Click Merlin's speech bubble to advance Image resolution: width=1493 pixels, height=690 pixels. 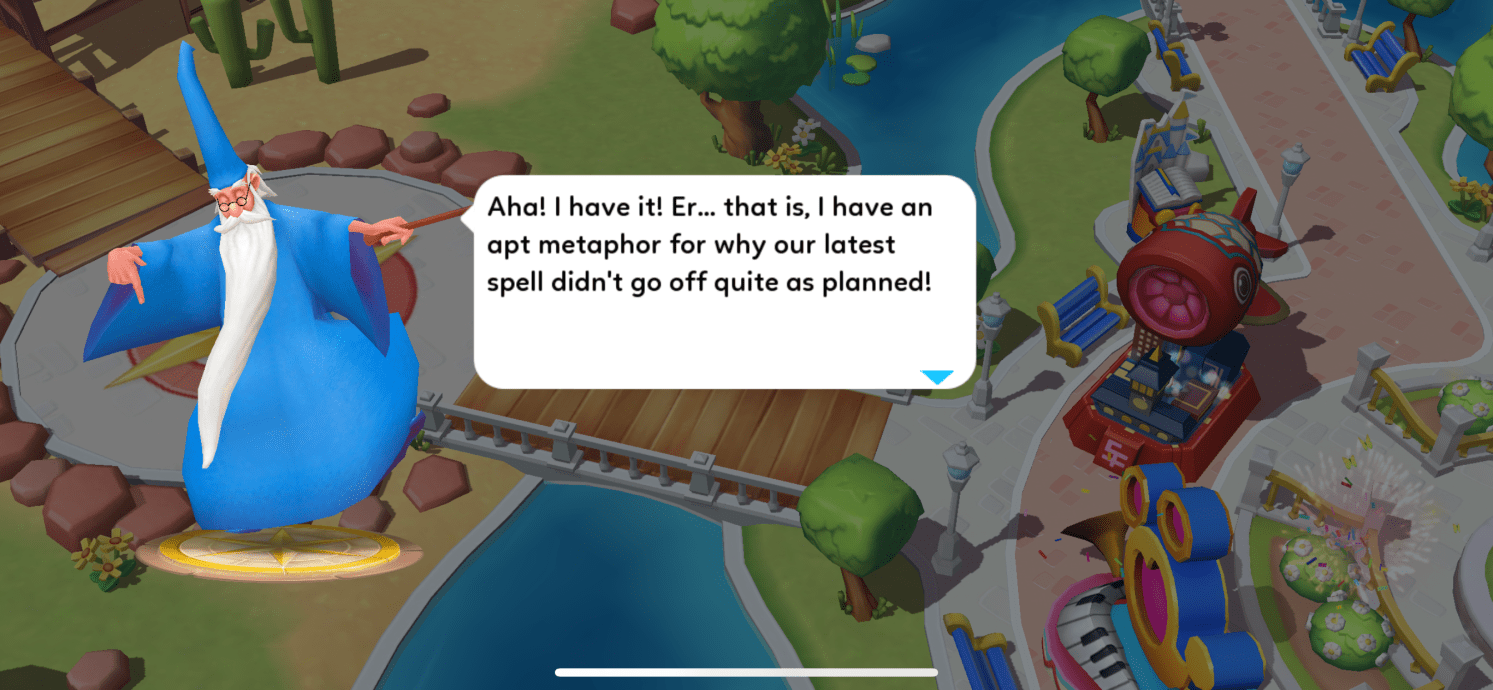(x=723, y=282)
